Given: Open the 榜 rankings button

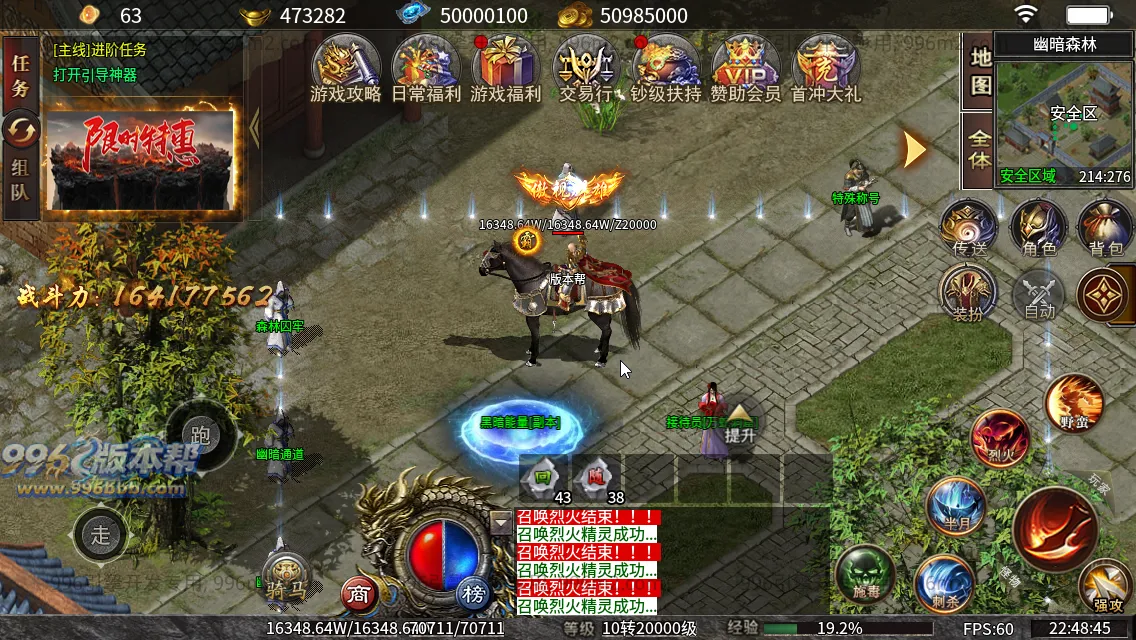Looking at the screenshot, I should pos(474,594).
